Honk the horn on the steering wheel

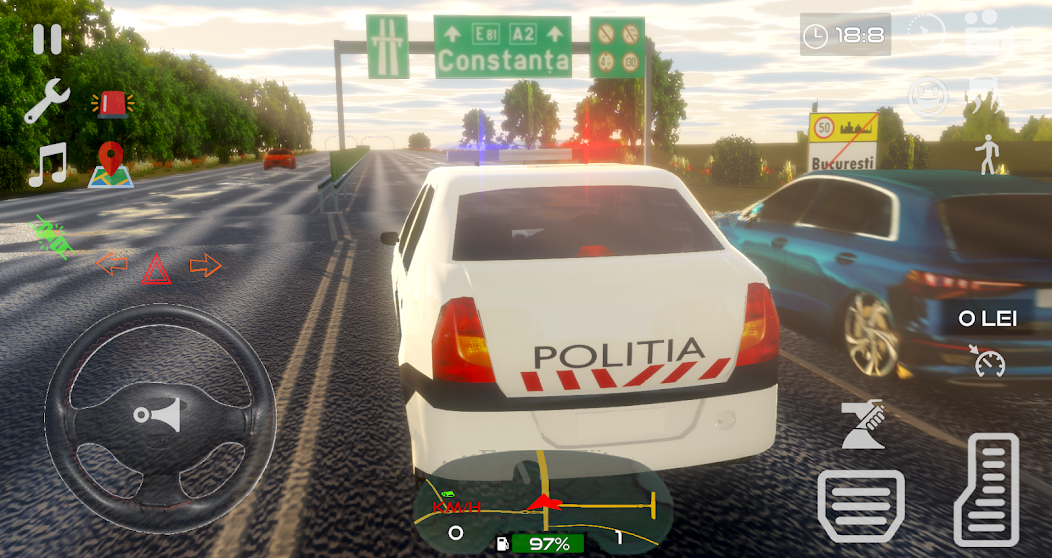click(x=159, y=416)
